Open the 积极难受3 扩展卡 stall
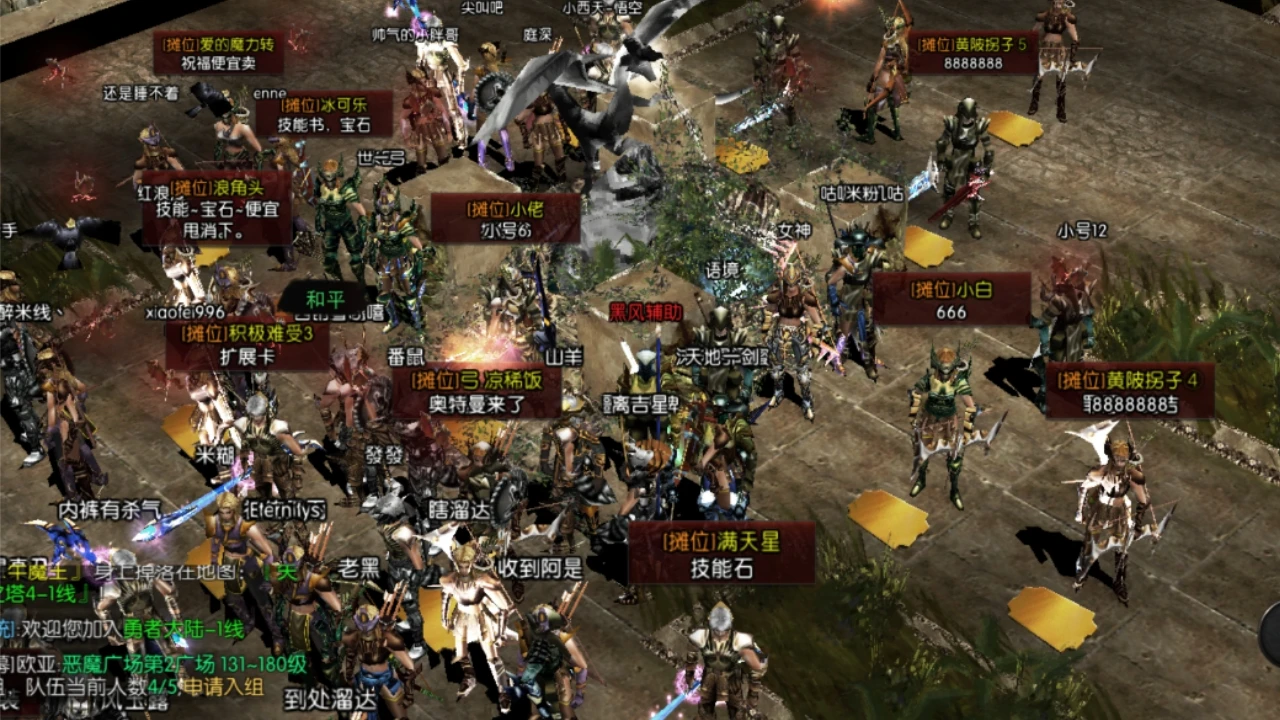1280x720 pixels. pyautogui.click(x=248, y=345)
